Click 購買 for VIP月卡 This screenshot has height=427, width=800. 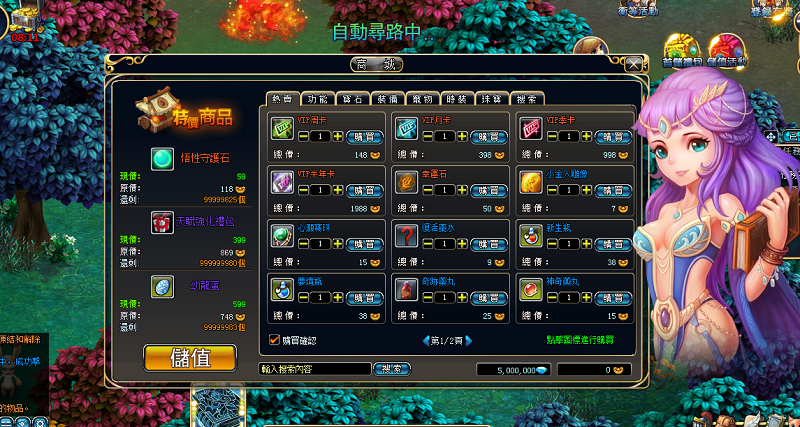click(x=490, y=136)
